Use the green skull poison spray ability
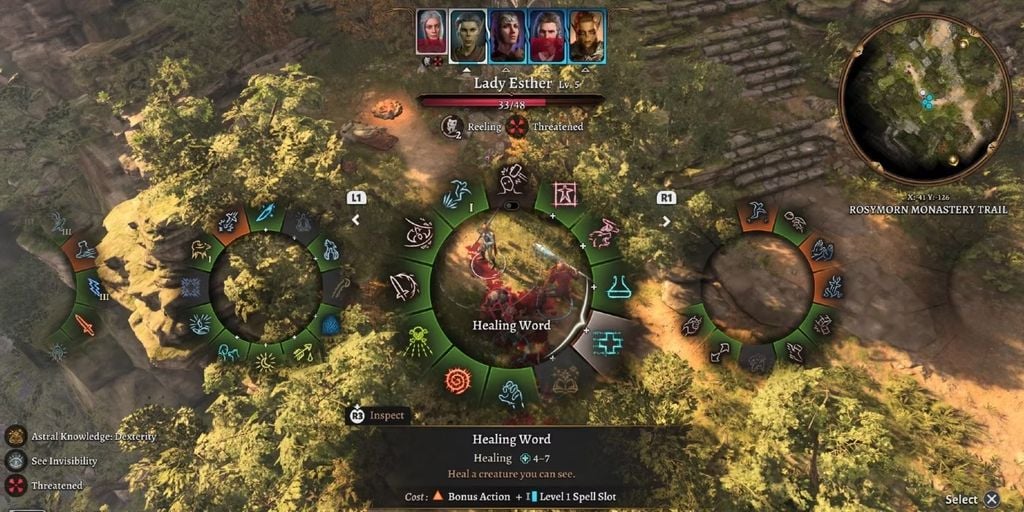 [419, 340]
